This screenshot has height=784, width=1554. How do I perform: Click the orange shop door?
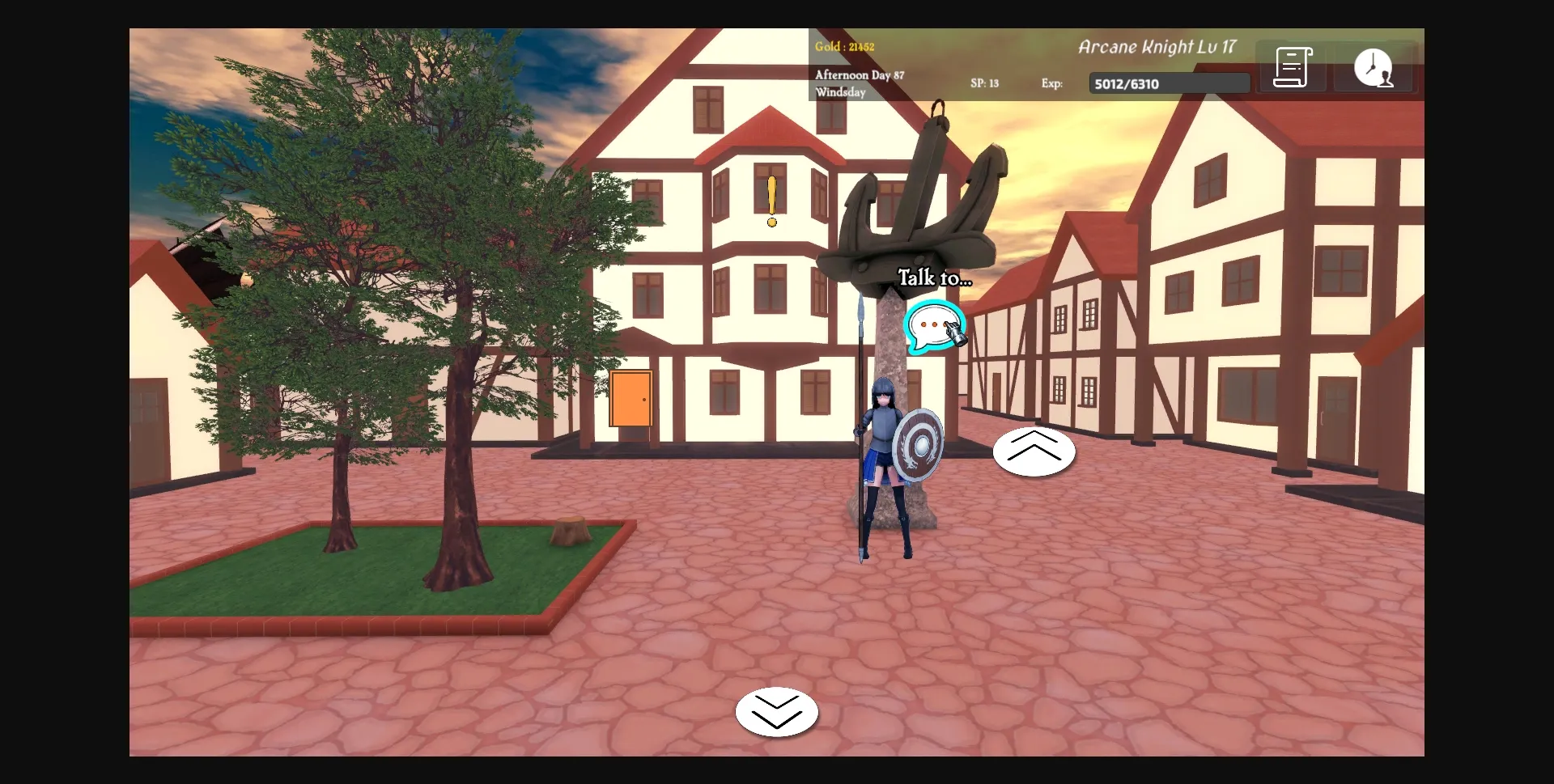[631, 399]
